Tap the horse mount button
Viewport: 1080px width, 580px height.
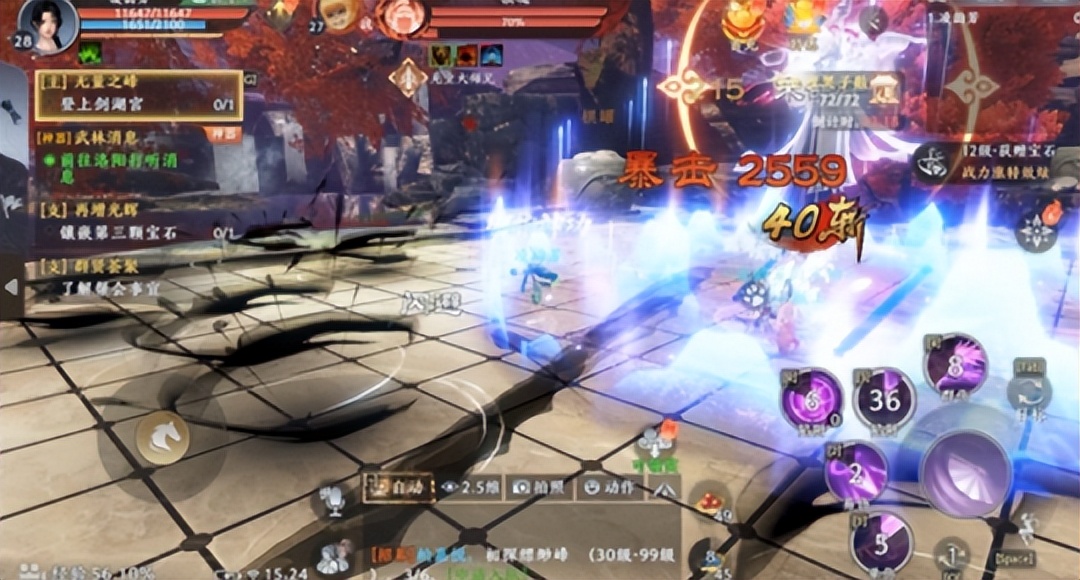point(162,437)
